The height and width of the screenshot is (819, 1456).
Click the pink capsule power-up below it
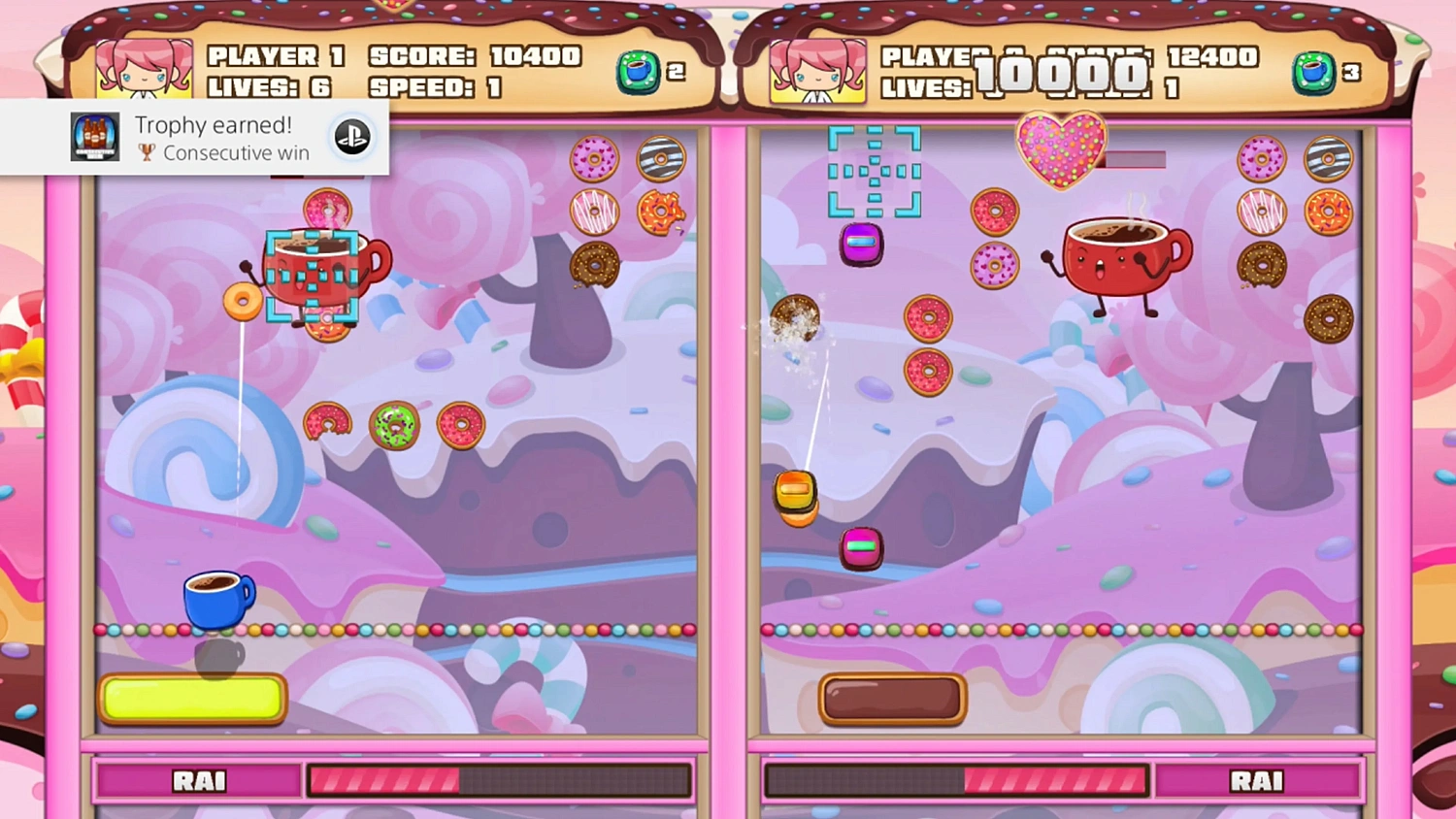860,548
